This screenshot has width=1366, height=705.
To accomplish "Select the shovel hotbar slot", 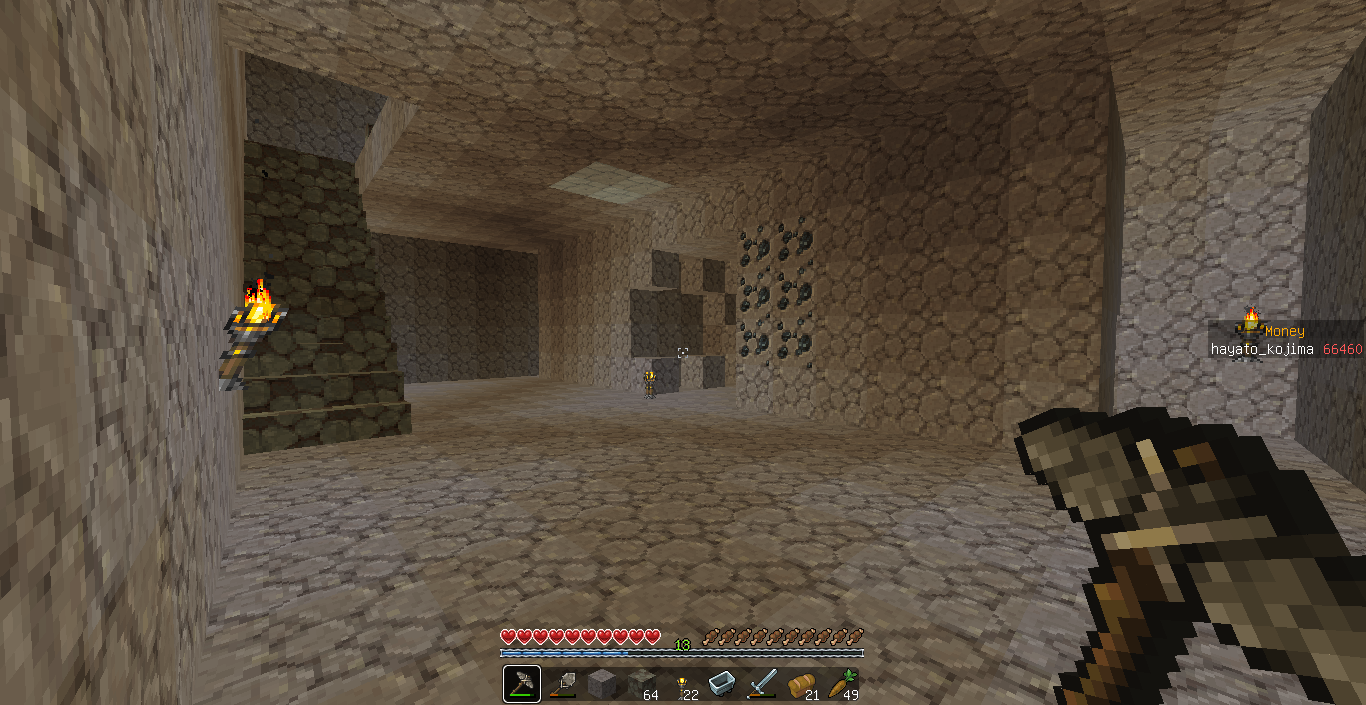I will [562, 684].
